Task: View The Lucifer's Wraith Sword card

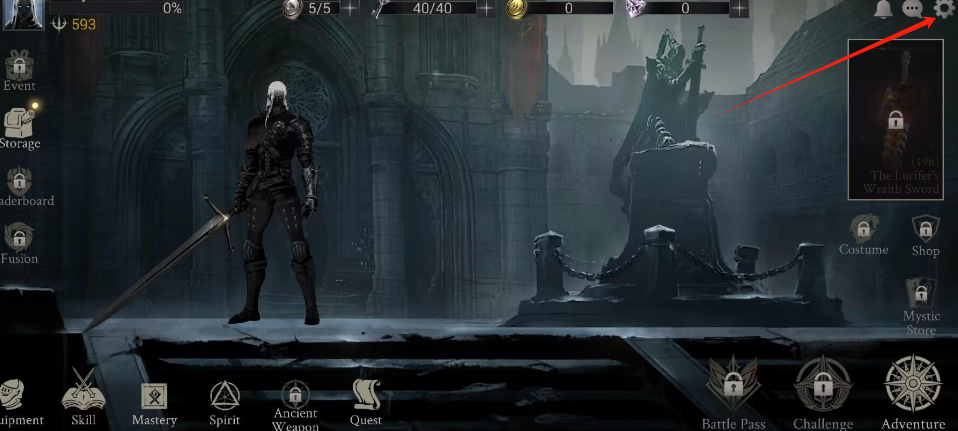Action: pyautogui.click(x=896, y=119)
